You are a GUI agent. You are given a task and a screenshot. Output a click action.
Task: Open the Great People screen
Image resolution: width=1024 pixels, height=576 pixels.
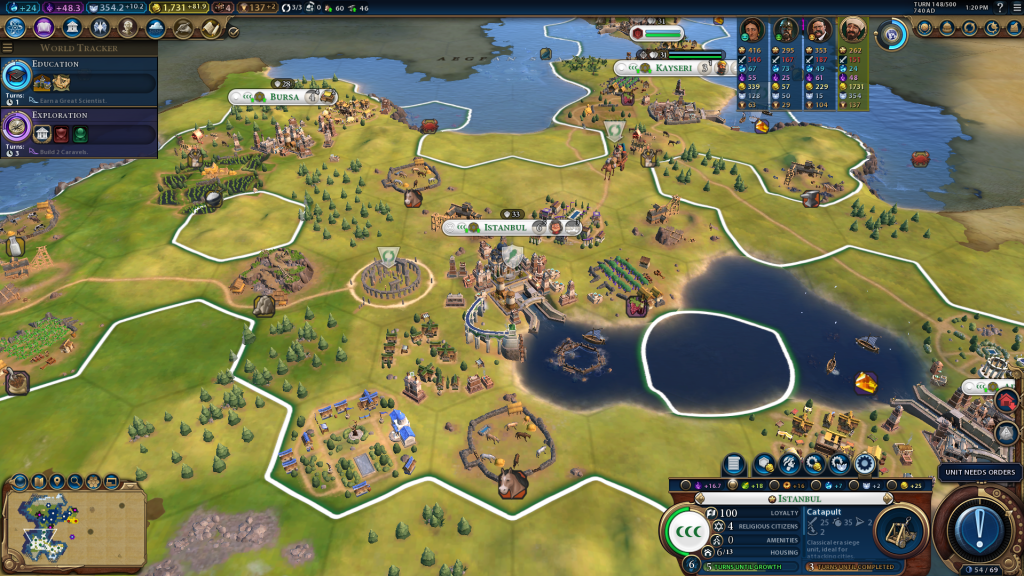[x=128, y=28]
